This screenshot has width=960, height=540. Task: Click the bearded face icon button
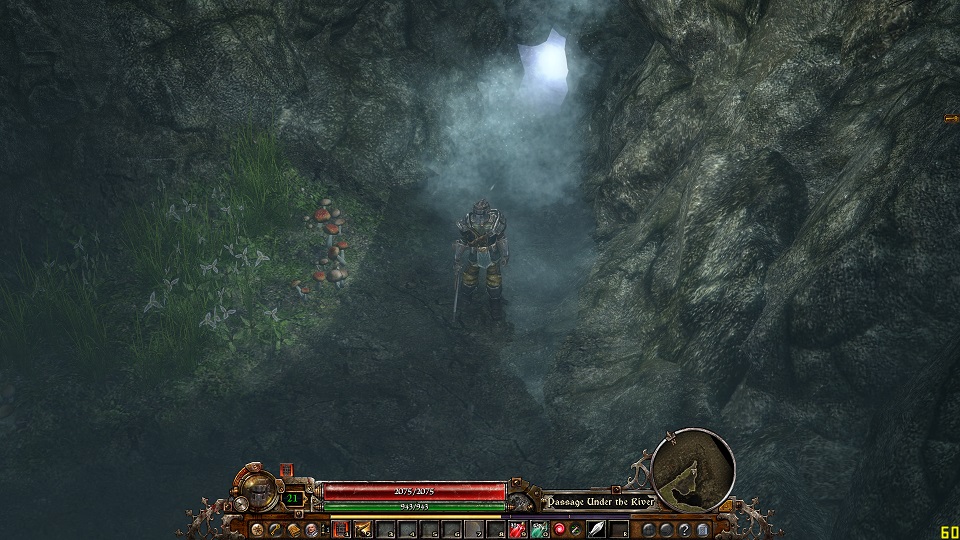(311, 529)
